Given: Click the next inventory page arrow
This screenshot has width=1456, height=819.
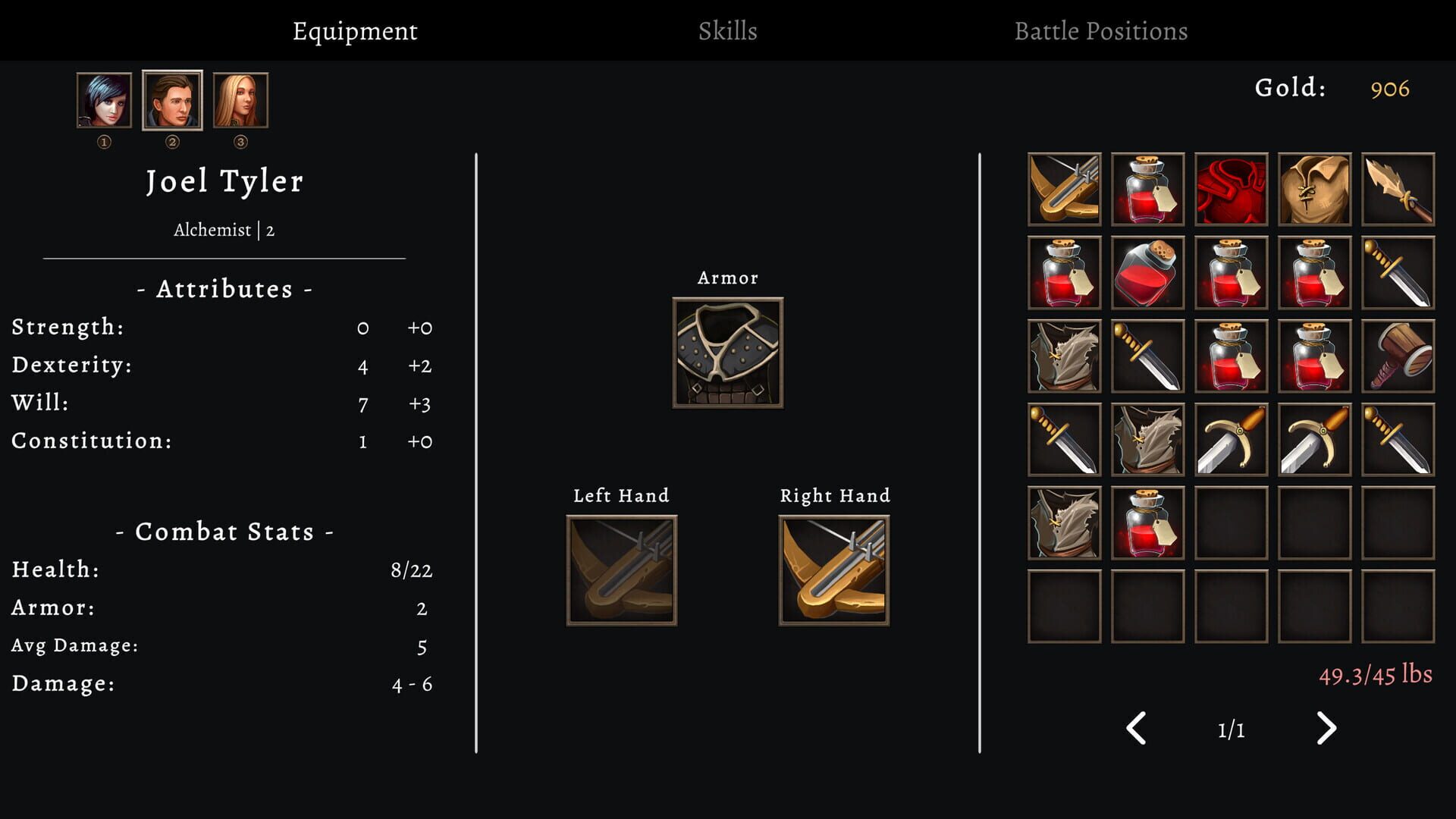Looking at the screenshot, I should click(1326, 728).
